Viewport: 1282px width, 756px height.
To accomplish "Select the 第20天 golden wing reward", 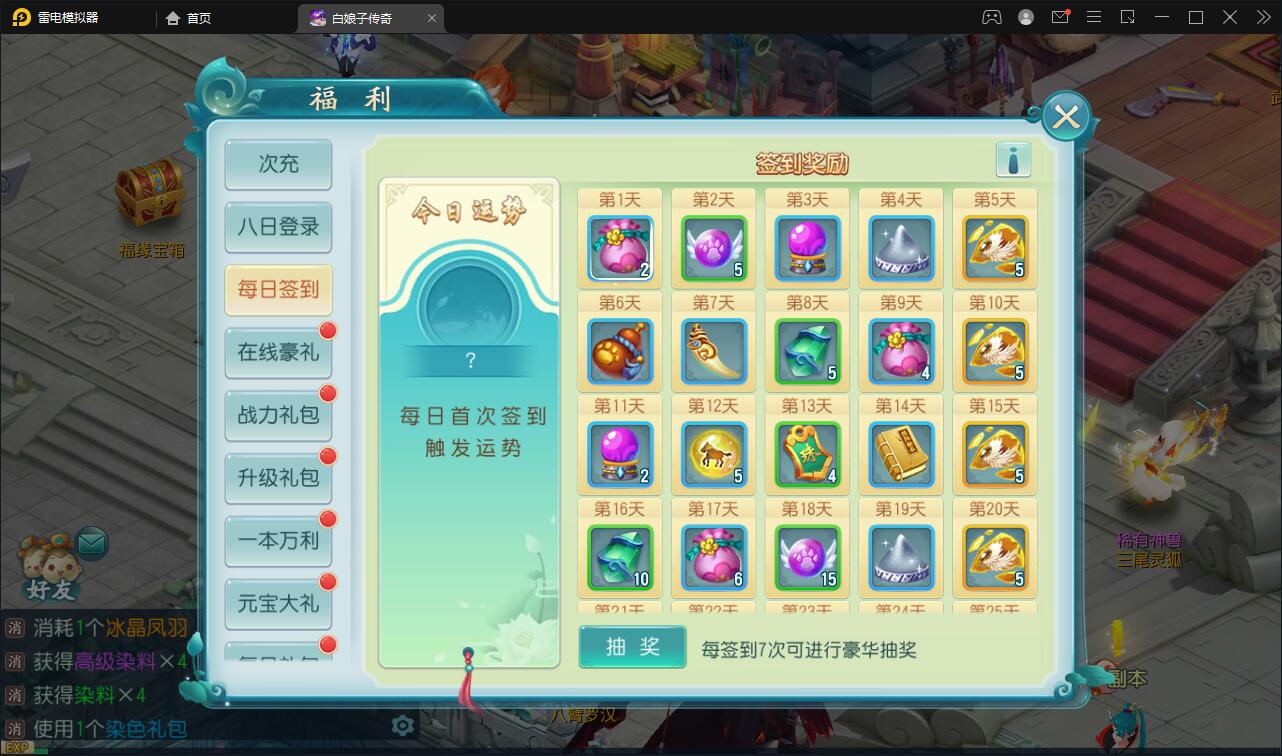I will (995, 557).
